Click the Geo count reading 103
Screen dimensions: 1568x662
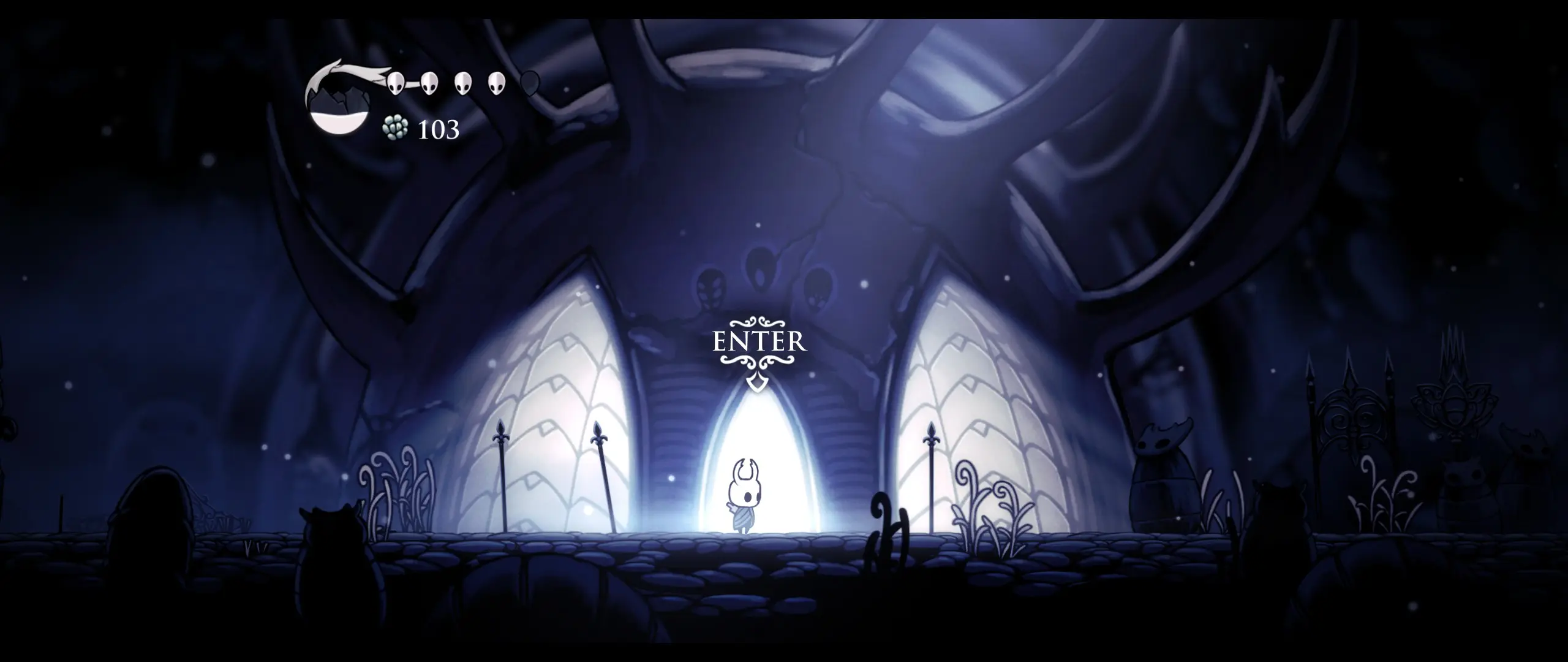point(438,129)
